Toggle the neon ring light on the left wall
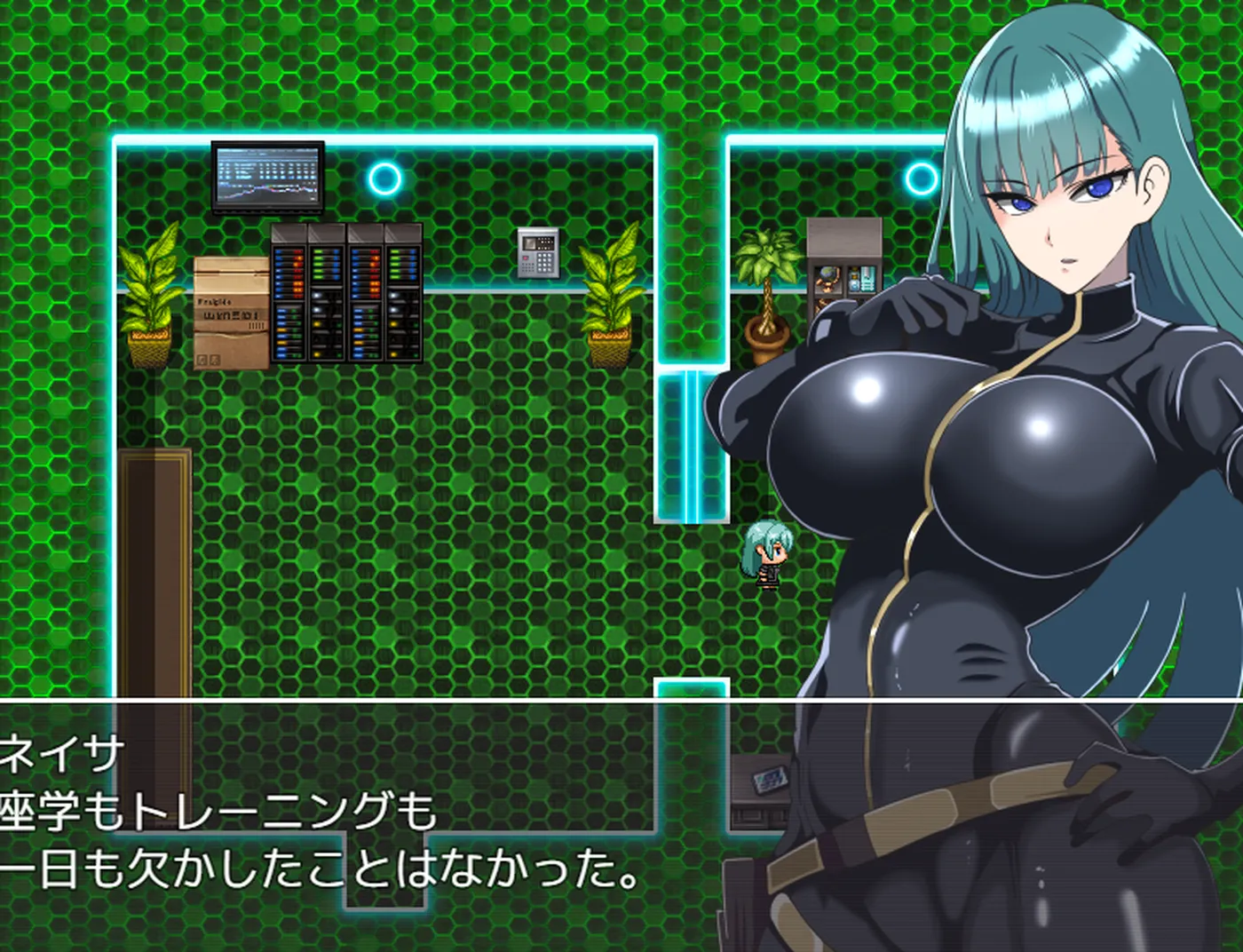Screen dimensions: 1243x952 384,180
